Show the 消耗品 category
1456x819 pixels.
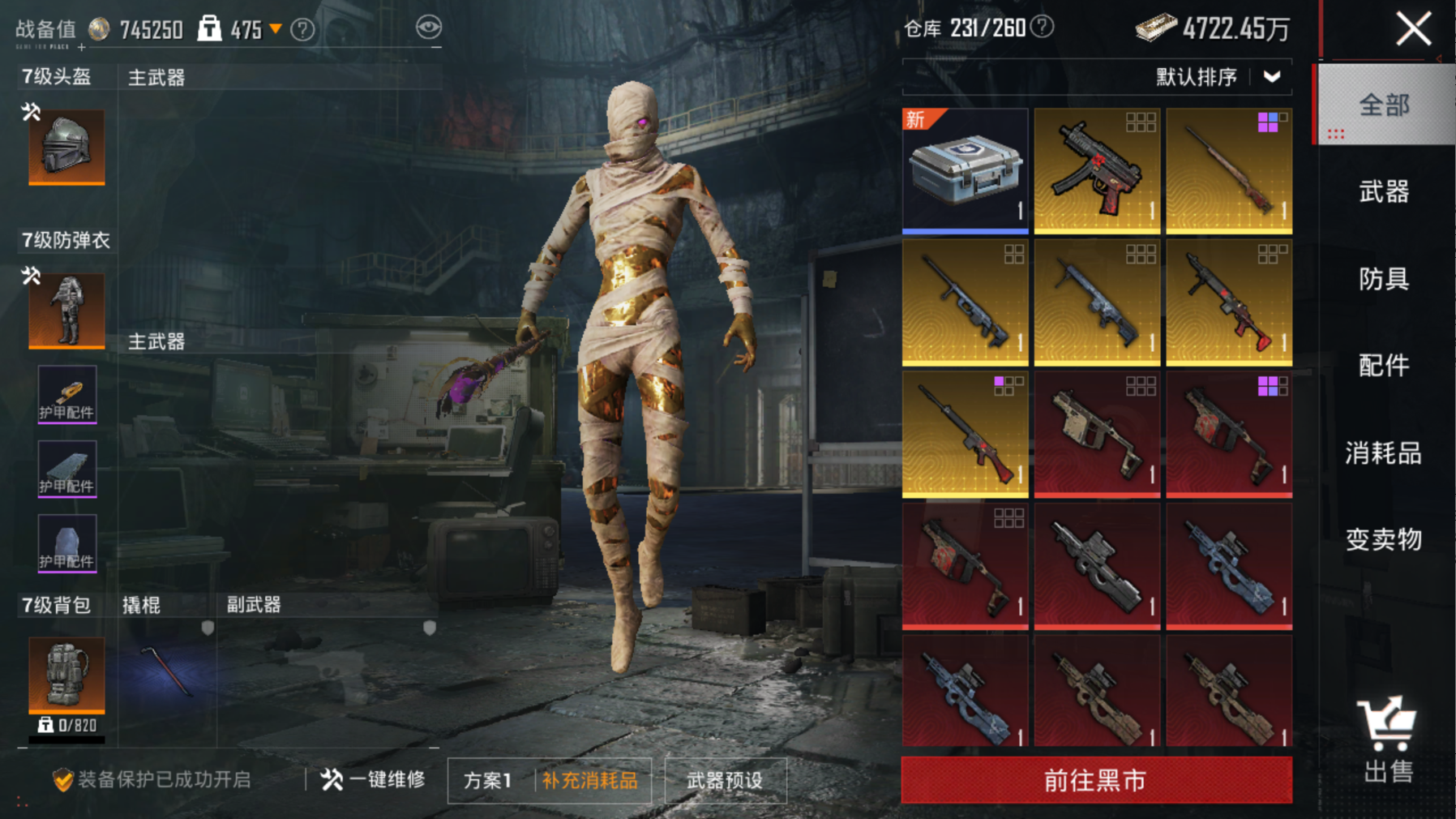point(1384,452)
